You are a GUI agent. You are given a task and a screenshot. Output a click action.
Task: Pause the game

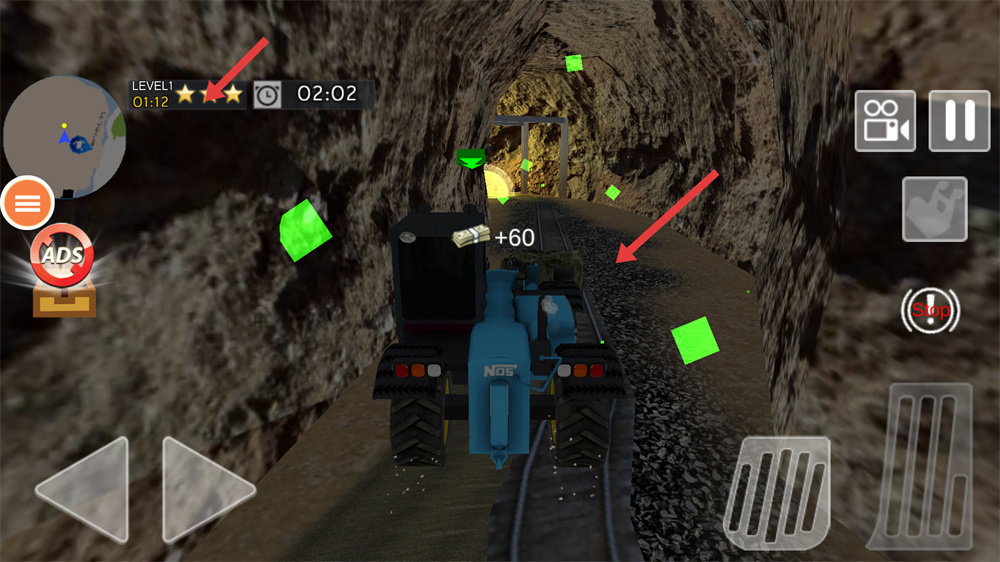tap(959, 121)
